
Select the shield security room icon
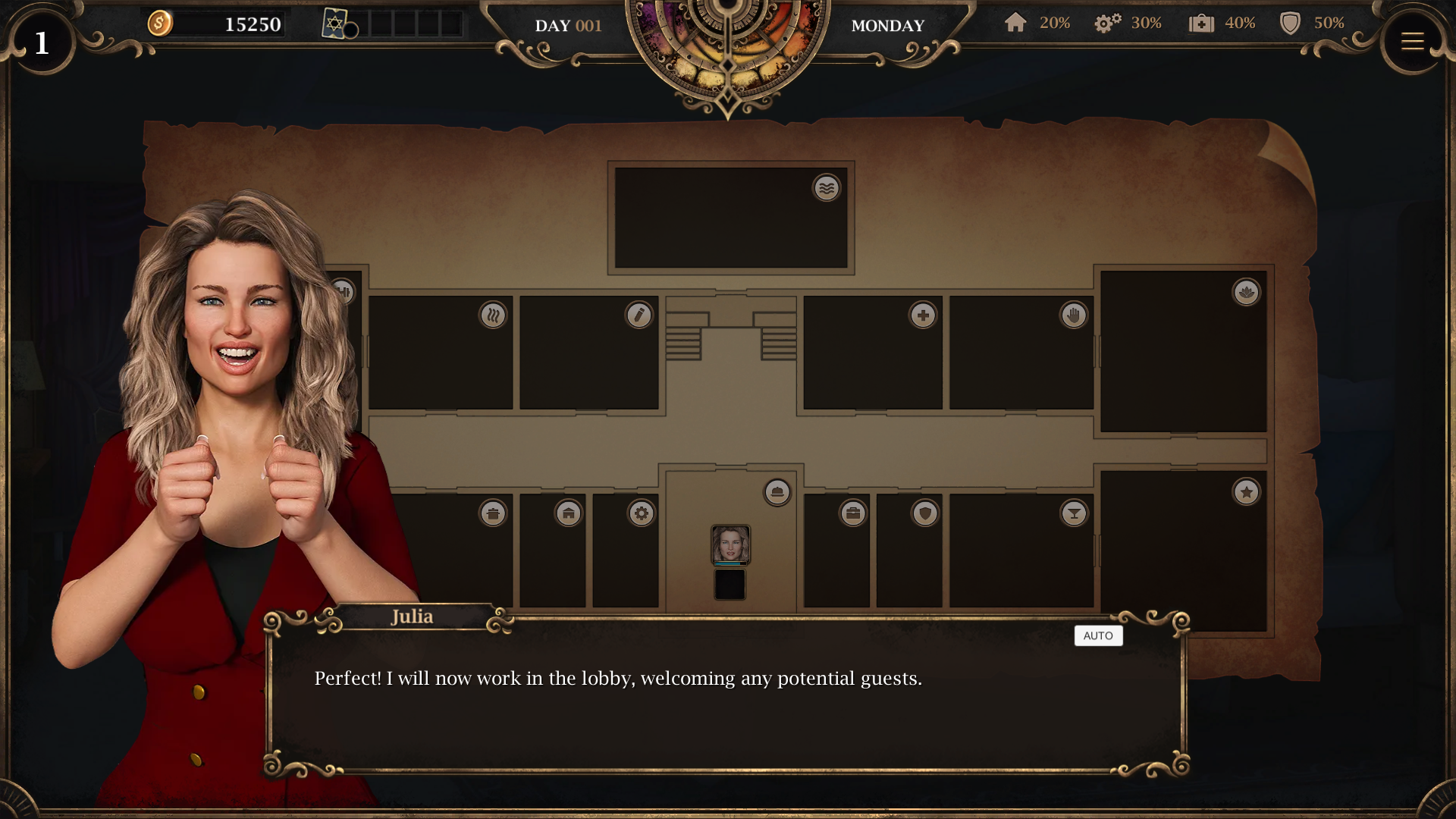click(924, 513)
